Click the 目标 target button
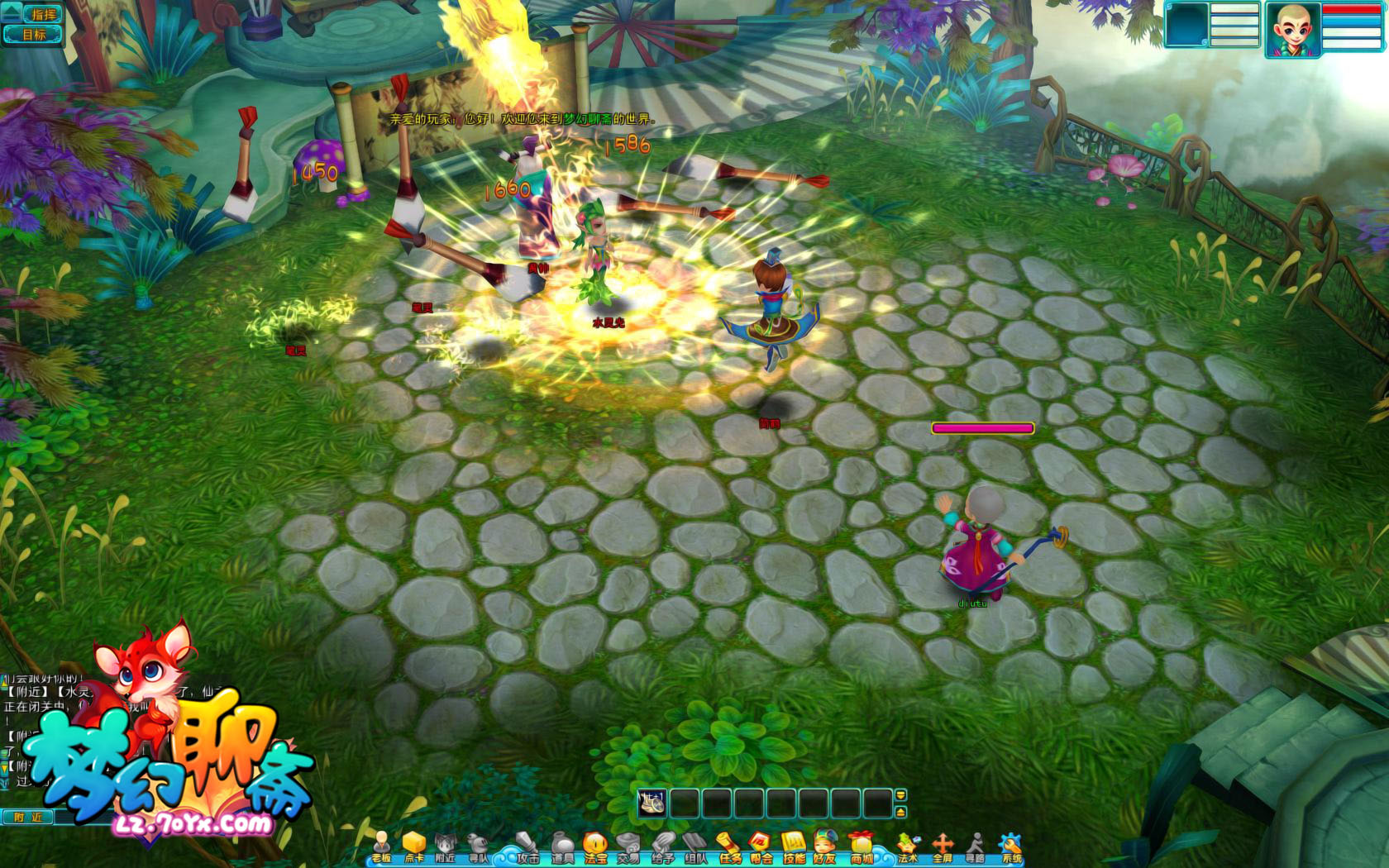1389x868 pixels. 35,35
